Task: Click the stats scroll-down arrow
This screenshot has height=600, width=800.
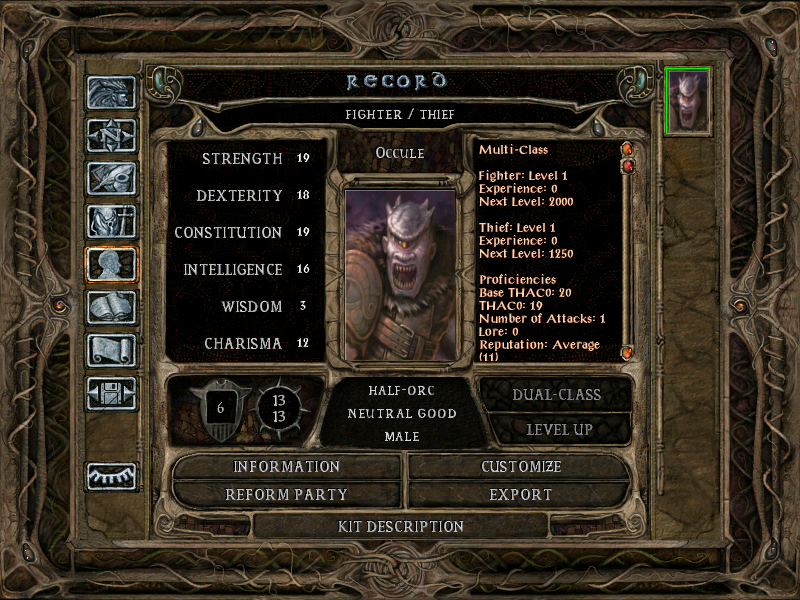Action: pyautogui.click(x=627, y=352)
